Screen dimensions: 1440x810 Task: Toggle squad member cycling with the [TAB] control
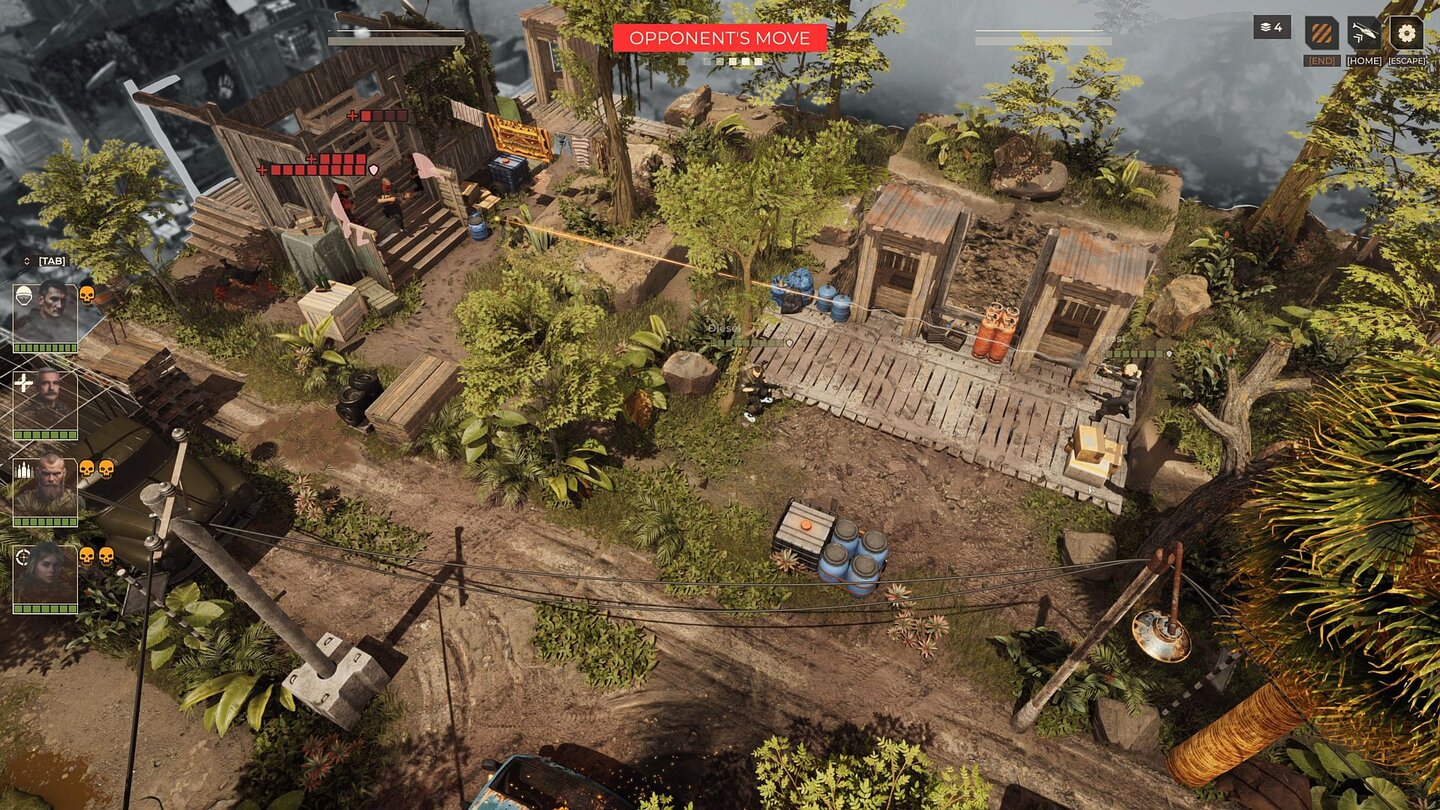50,260
